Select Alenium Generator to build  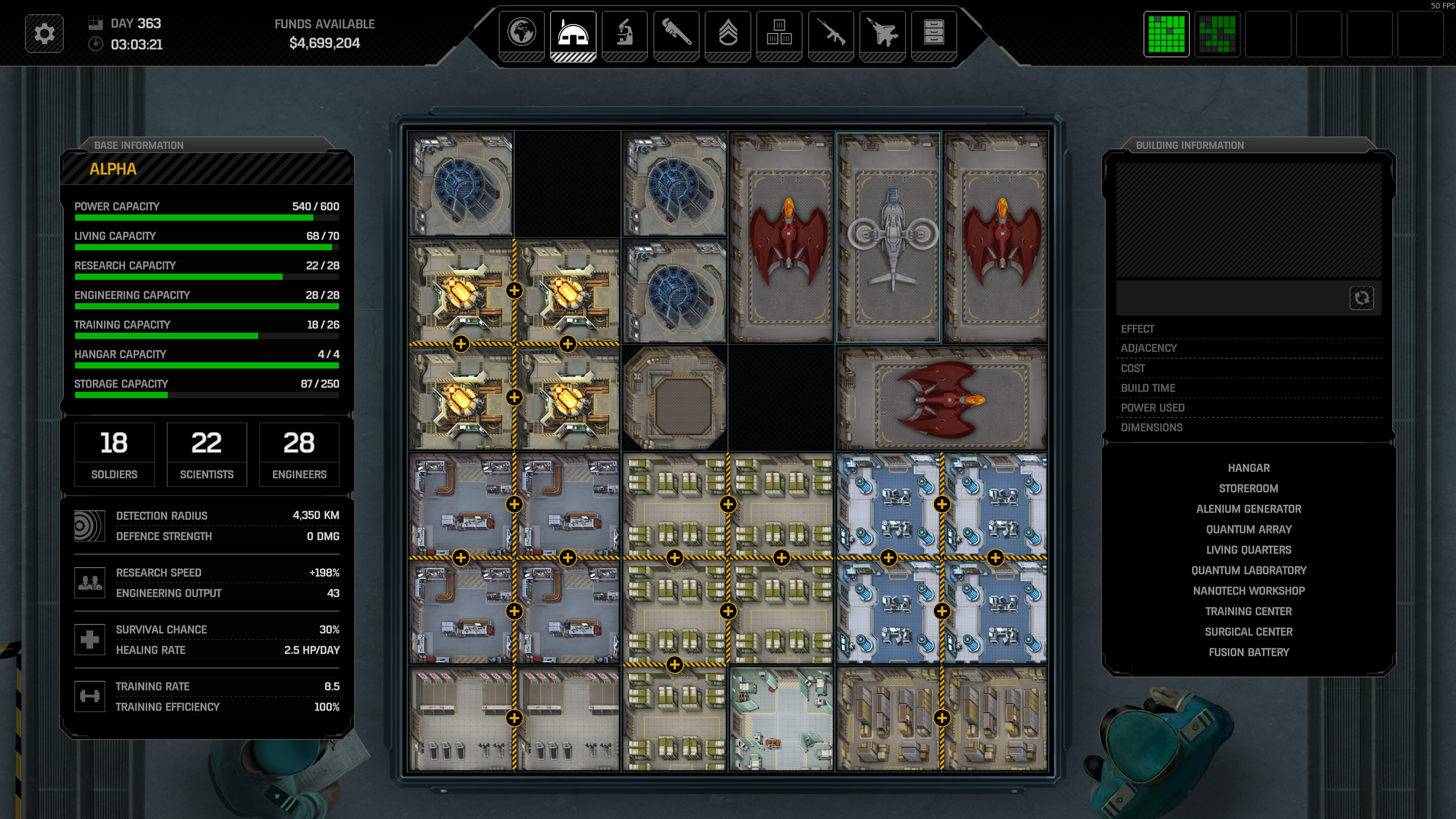(1248, 509)
